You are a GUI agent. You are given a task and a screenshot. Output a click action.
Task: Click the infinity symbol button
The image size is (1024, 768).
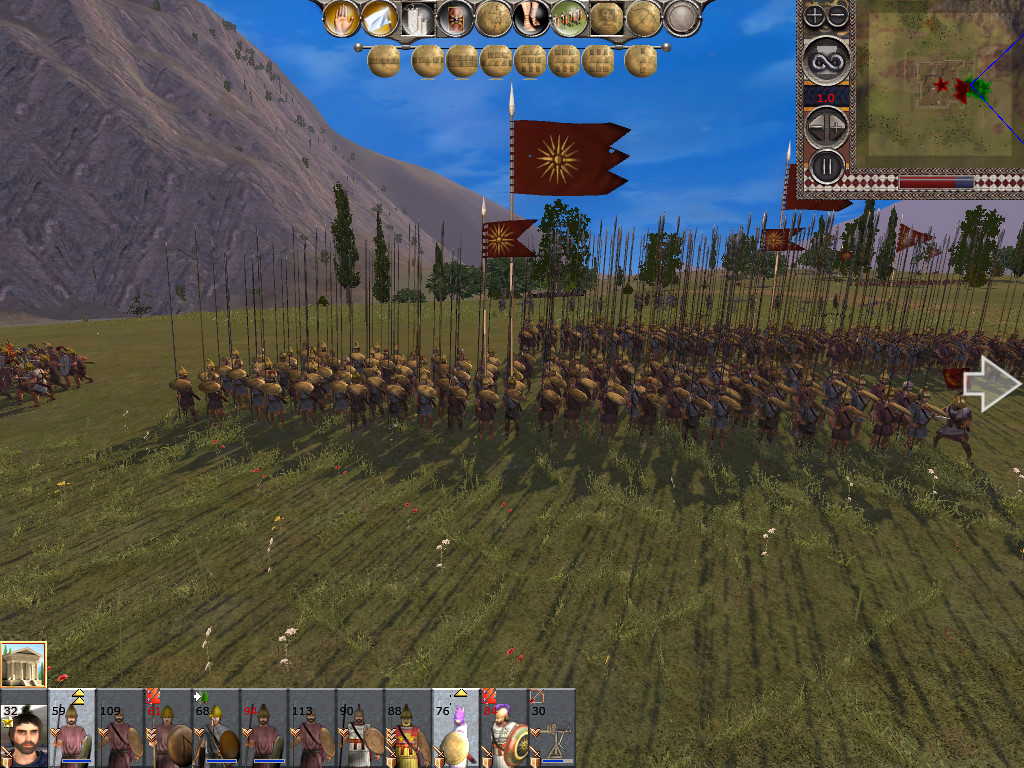tap(826, 60)
